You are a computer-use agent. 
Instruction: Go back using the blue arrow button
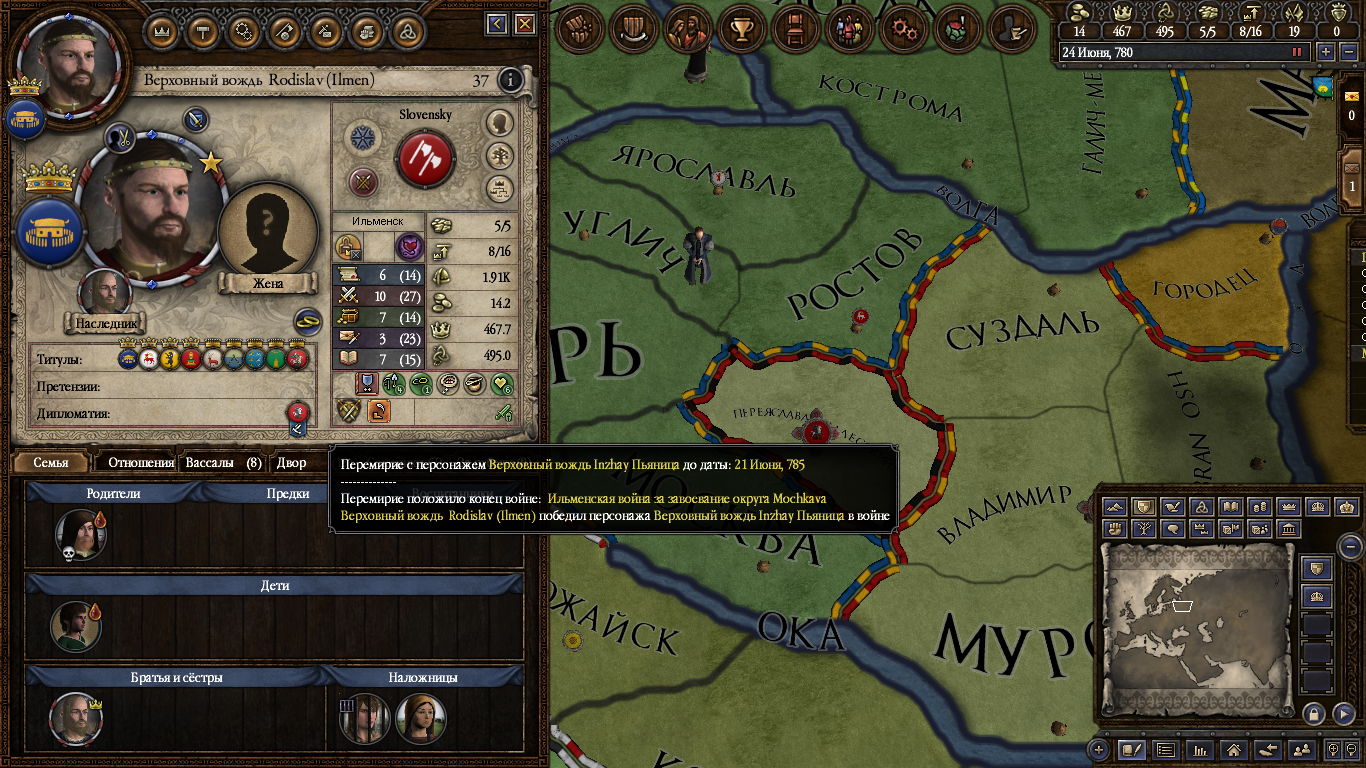[x=497, y=24]
